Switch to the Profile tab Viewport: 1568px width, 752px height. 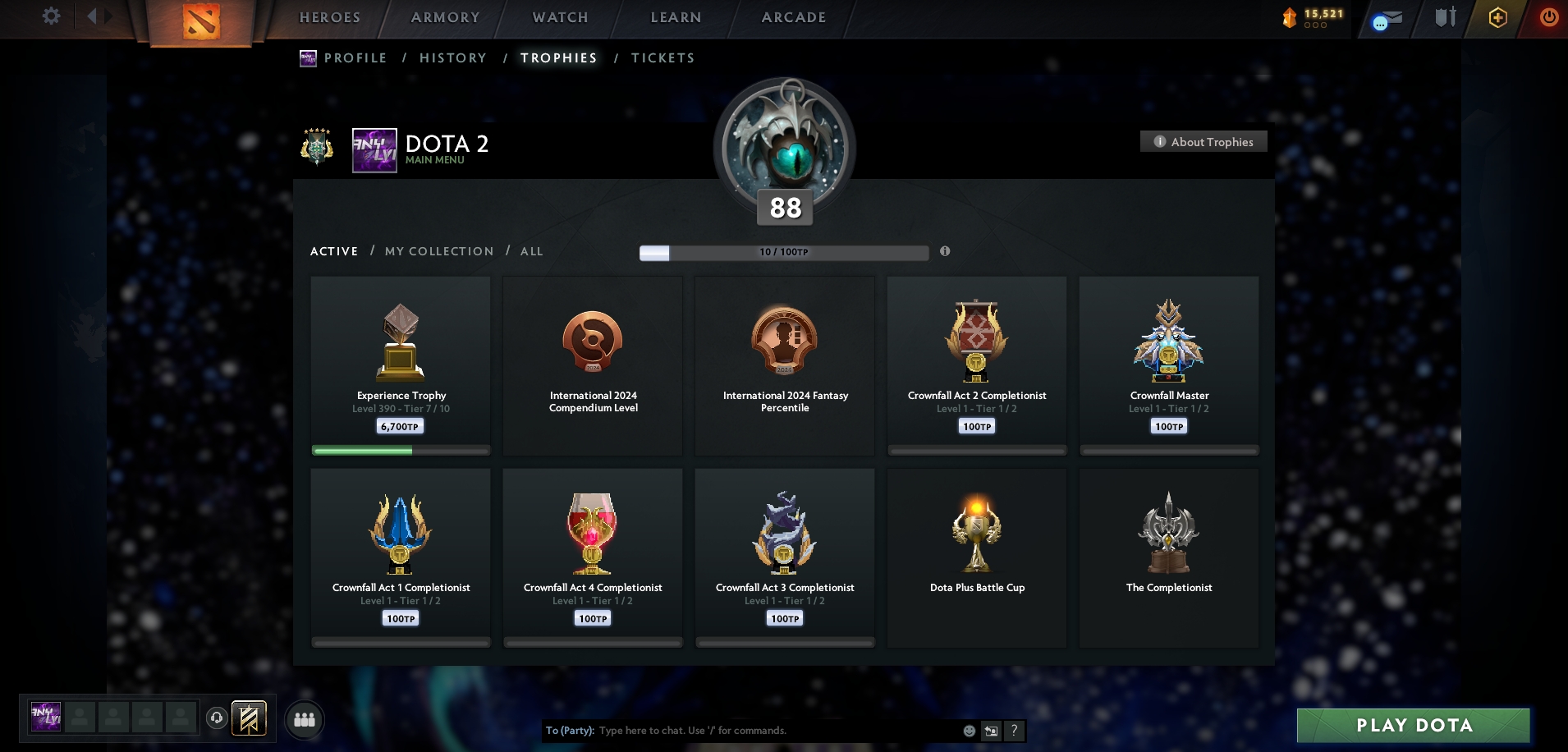355,58
